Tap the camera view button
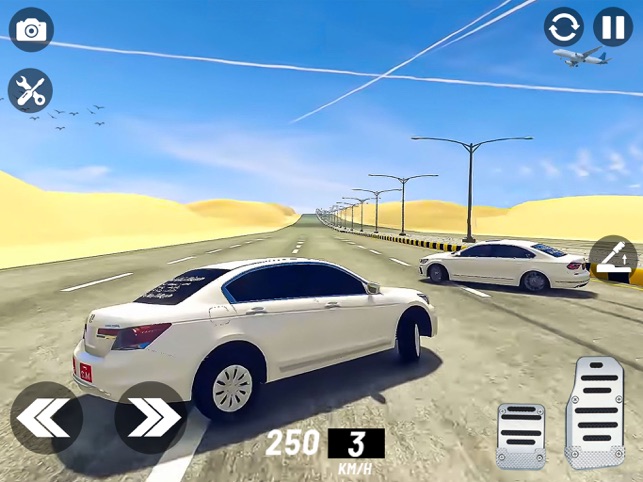Screen dimensions: 643x482 click(x=31, y=30)
